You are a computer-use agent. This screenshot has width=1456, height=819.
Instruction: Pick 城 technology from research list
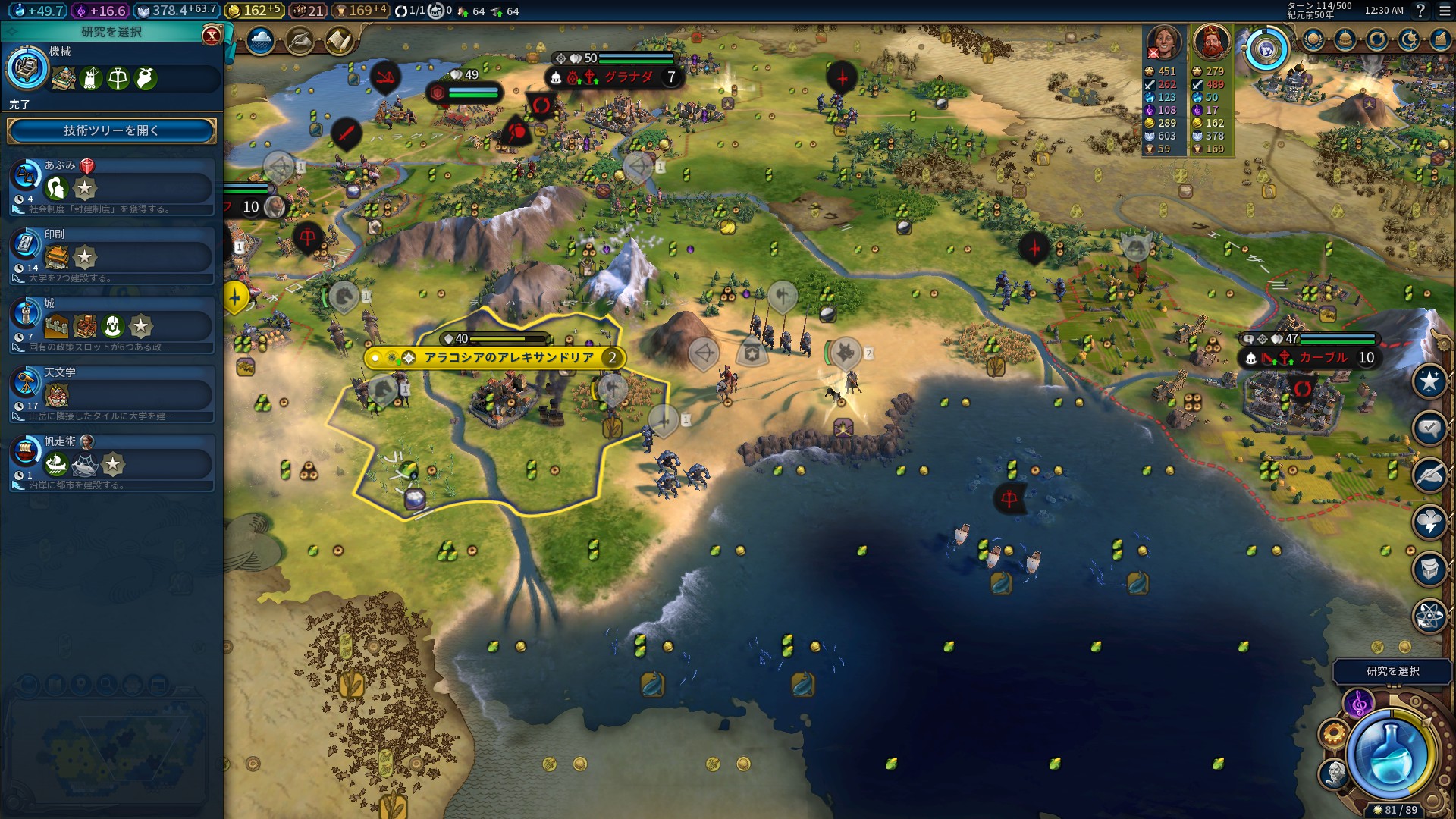111,325
